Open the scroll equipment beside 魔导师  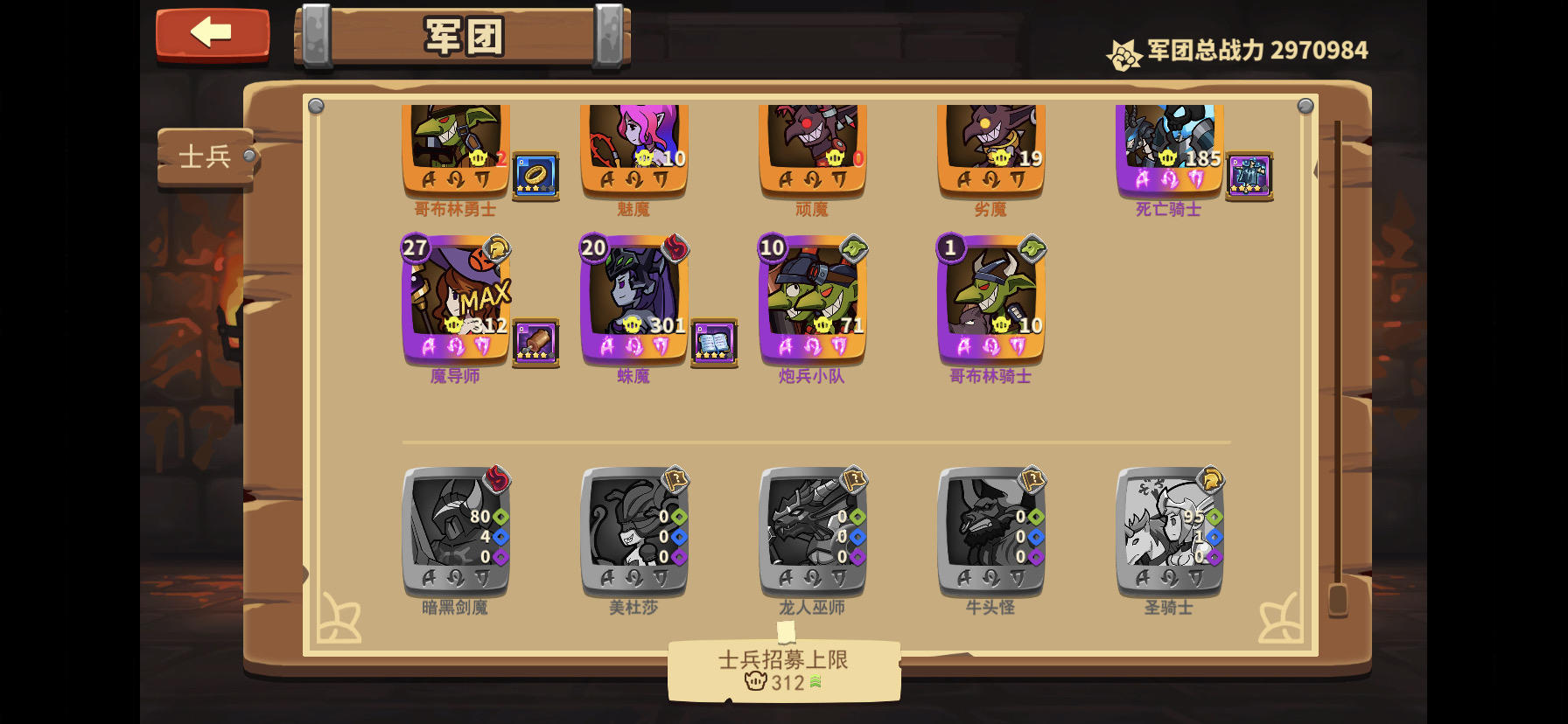point(535,344)
